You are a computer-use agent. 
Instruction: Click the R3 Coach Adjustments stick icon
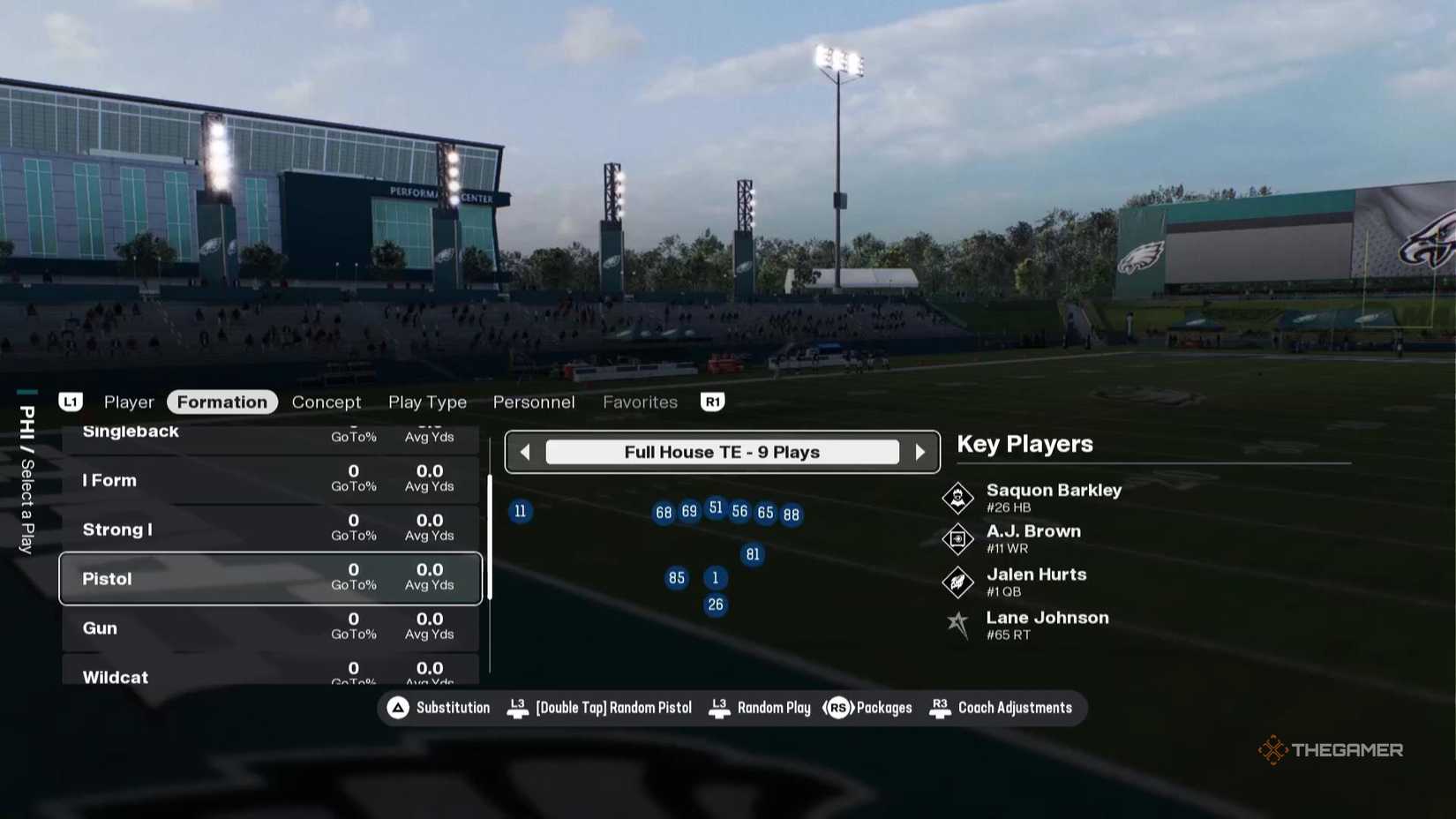click(x=938, y=707)
